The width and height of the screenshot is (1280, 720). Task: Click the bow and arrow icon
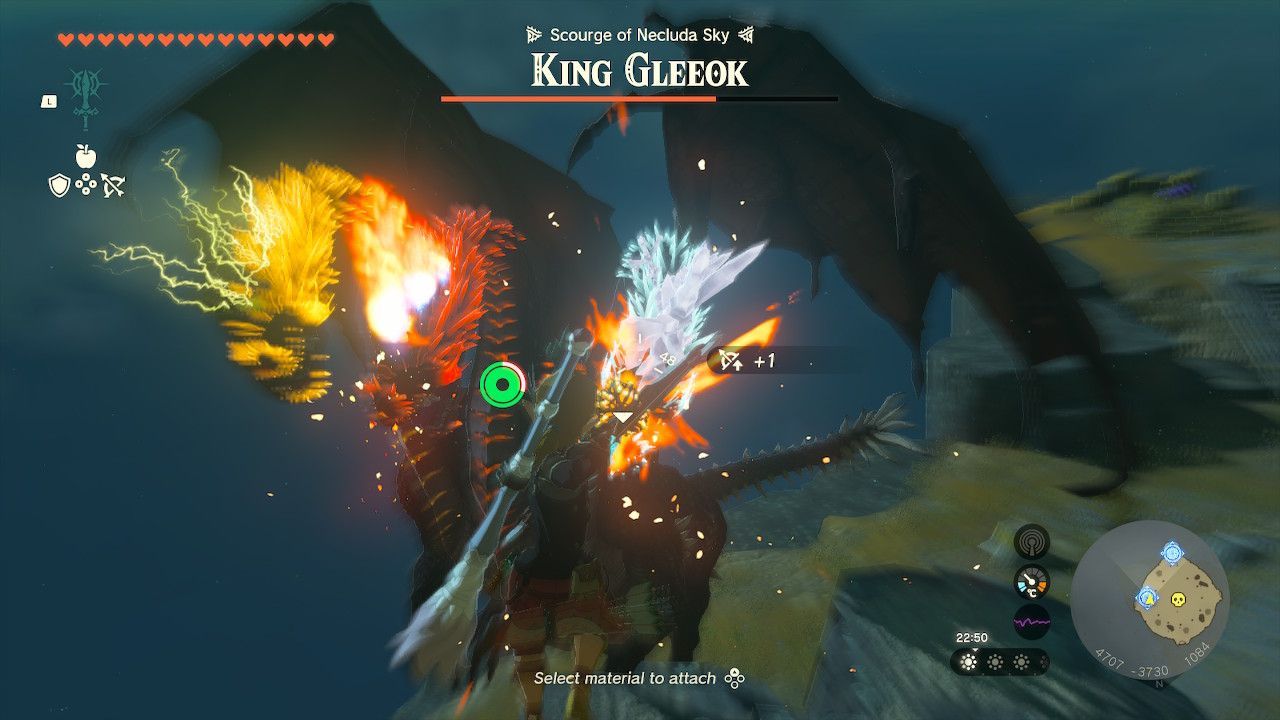(x=114, y=185)
